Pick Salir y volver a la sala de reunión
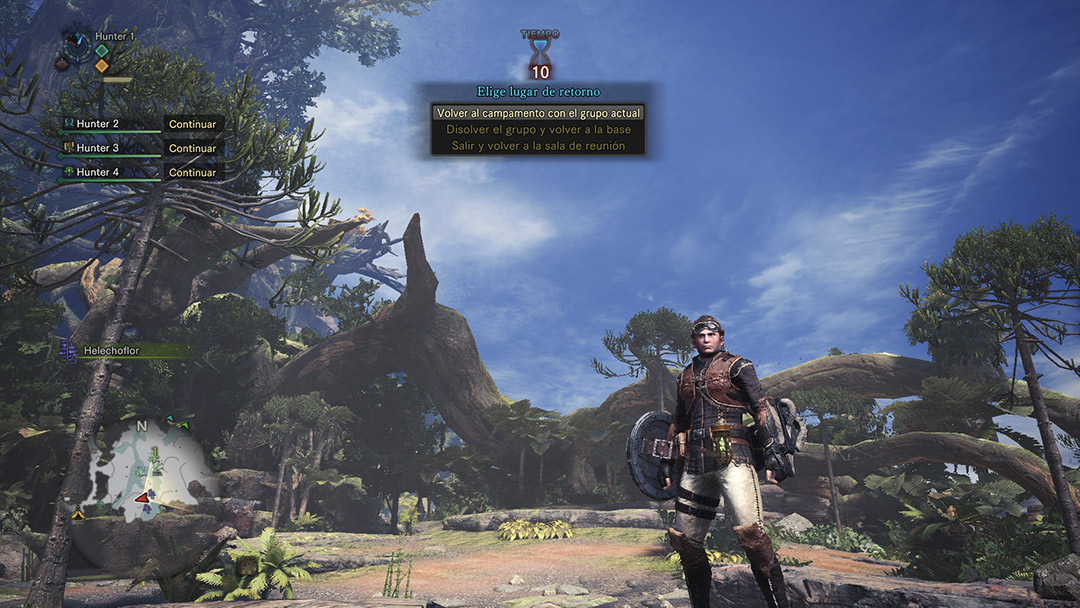The width and height of the screenshot is (1080, 608). [538, 146]
